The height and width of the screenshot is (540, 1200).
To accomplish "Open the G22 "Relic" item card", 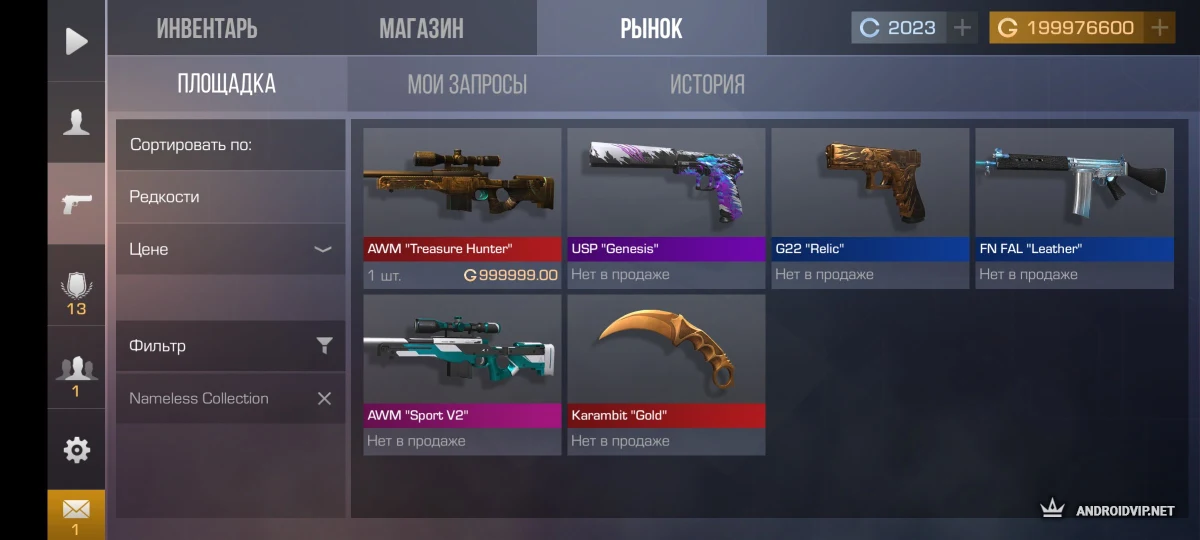I will pyautogui.click(x=870, y=208).
